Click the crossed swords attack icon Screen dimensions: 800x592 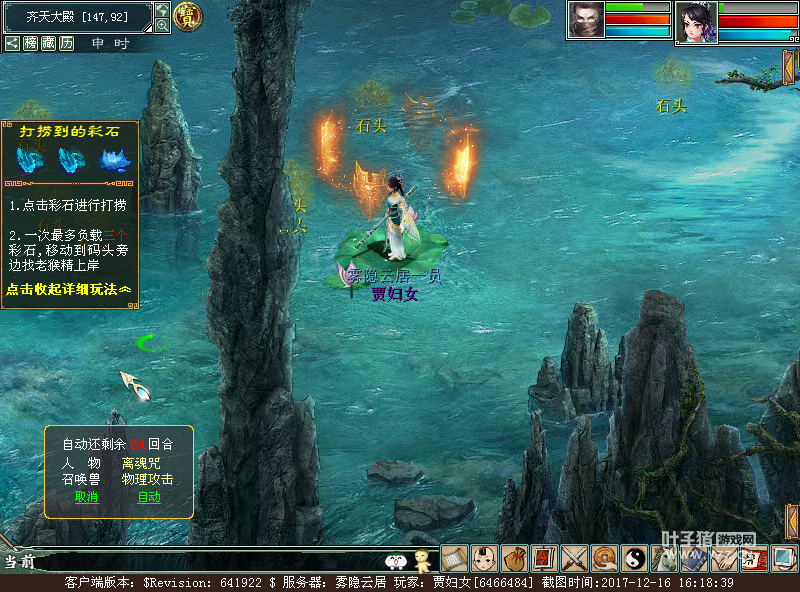(574, 558)
